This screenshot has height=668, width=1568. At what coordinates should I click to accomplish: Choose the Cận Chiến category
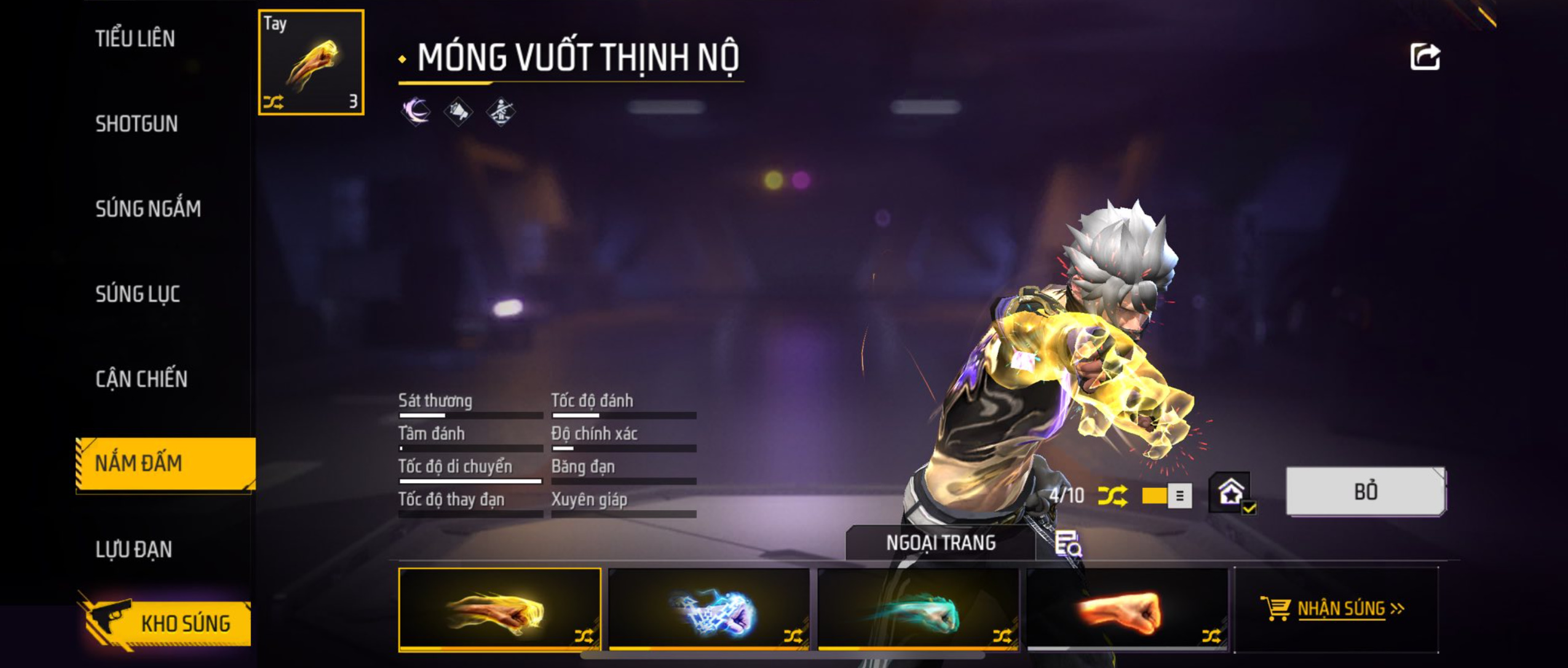coord(141,379)
